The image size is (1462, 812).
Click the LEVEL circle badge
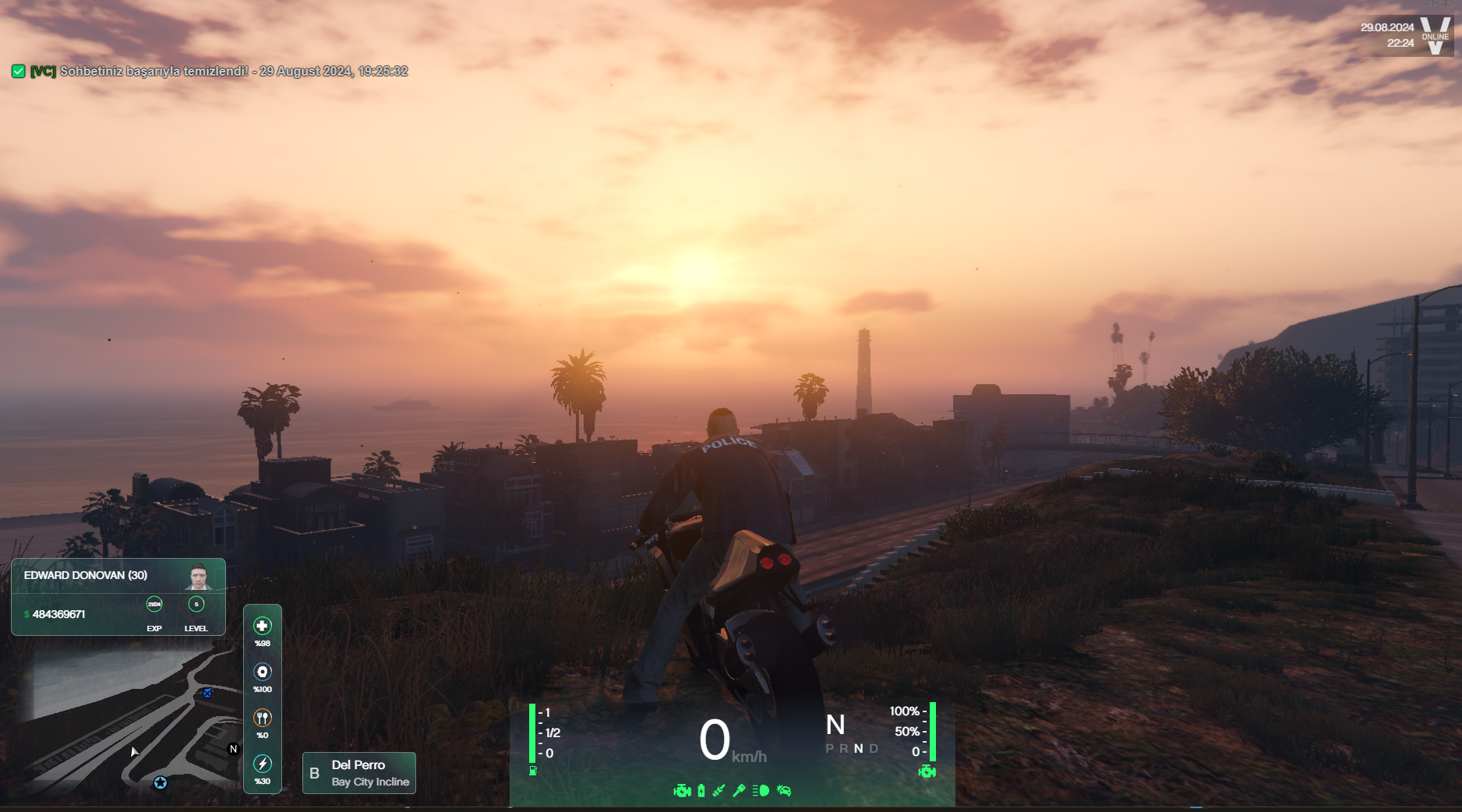click(196, 604)
